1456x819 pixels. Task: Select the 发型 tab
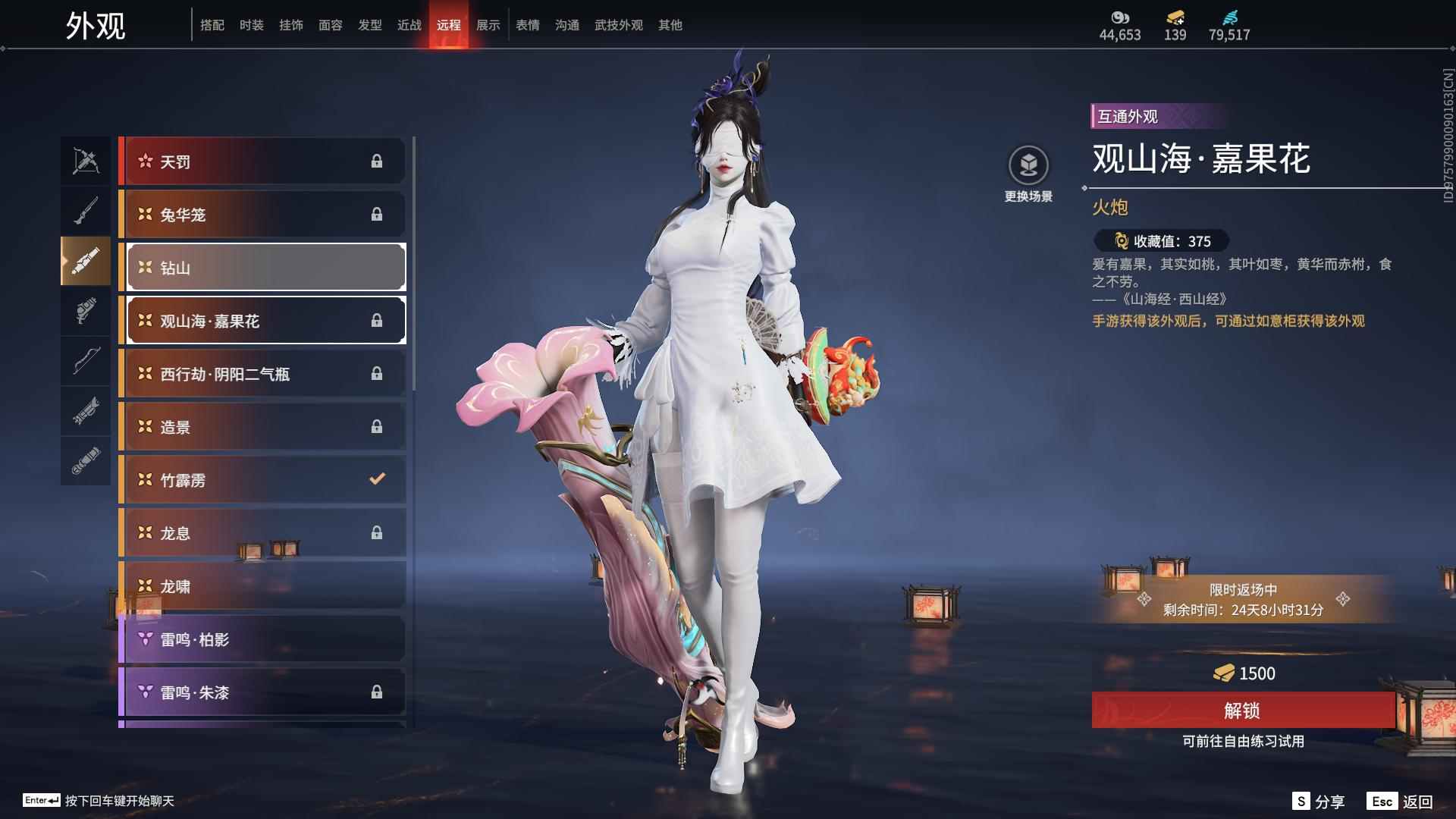pos(369,25)
